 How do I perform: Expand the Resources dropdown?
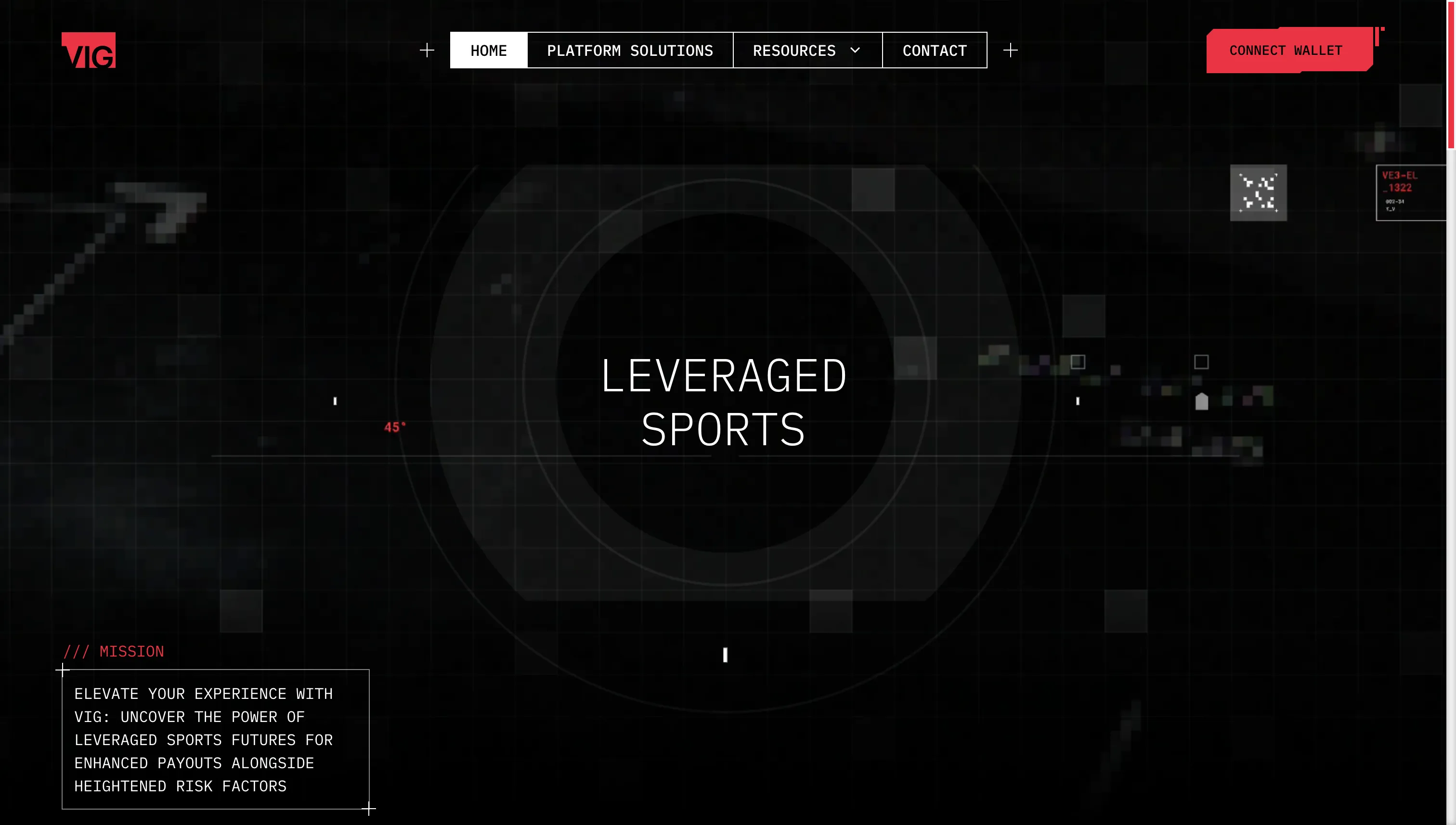[806, 51]
